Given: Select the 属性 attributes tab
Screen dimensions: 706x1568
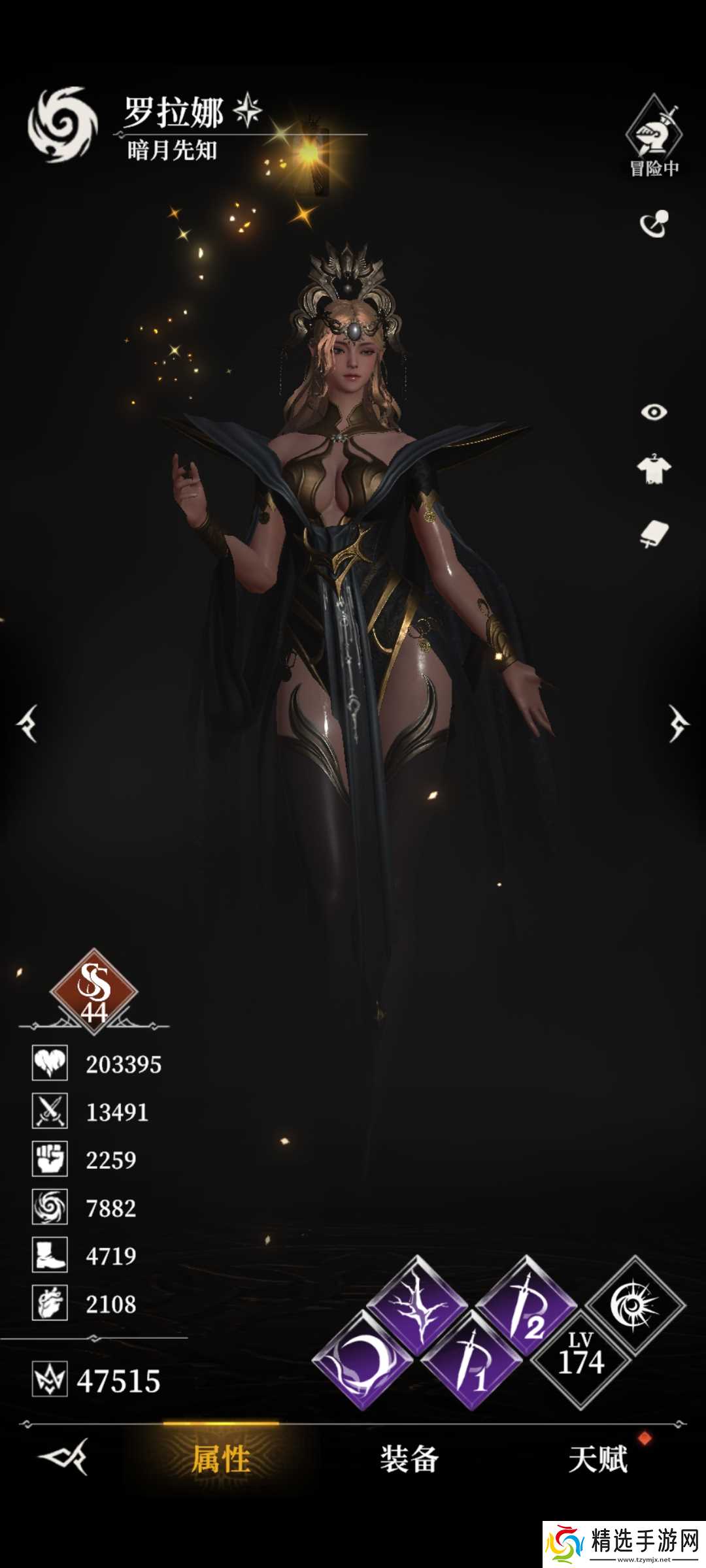Looking at the screenshot, I should click(x=221, y=1460).
